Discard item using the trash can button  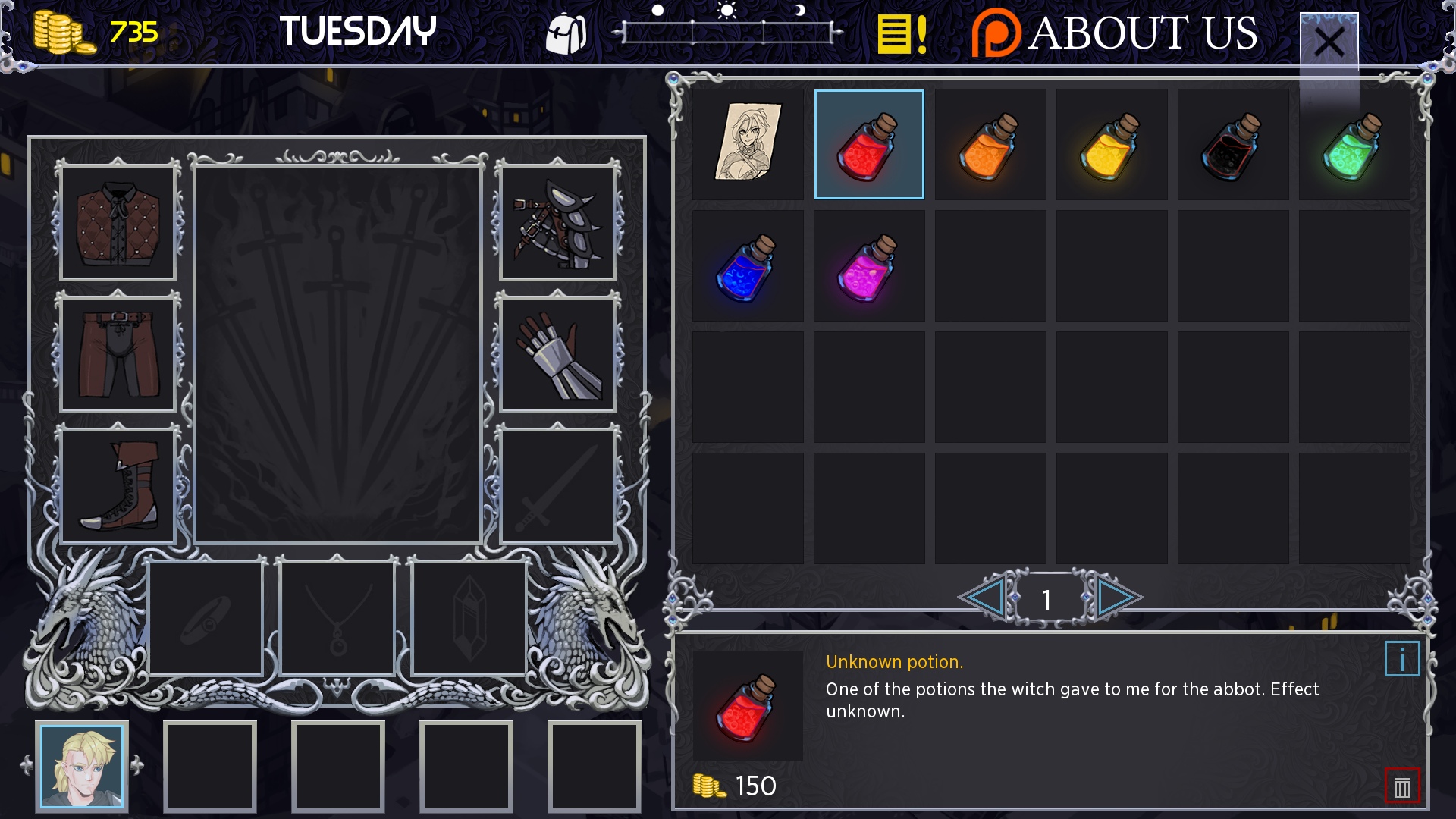[1401, 787]
